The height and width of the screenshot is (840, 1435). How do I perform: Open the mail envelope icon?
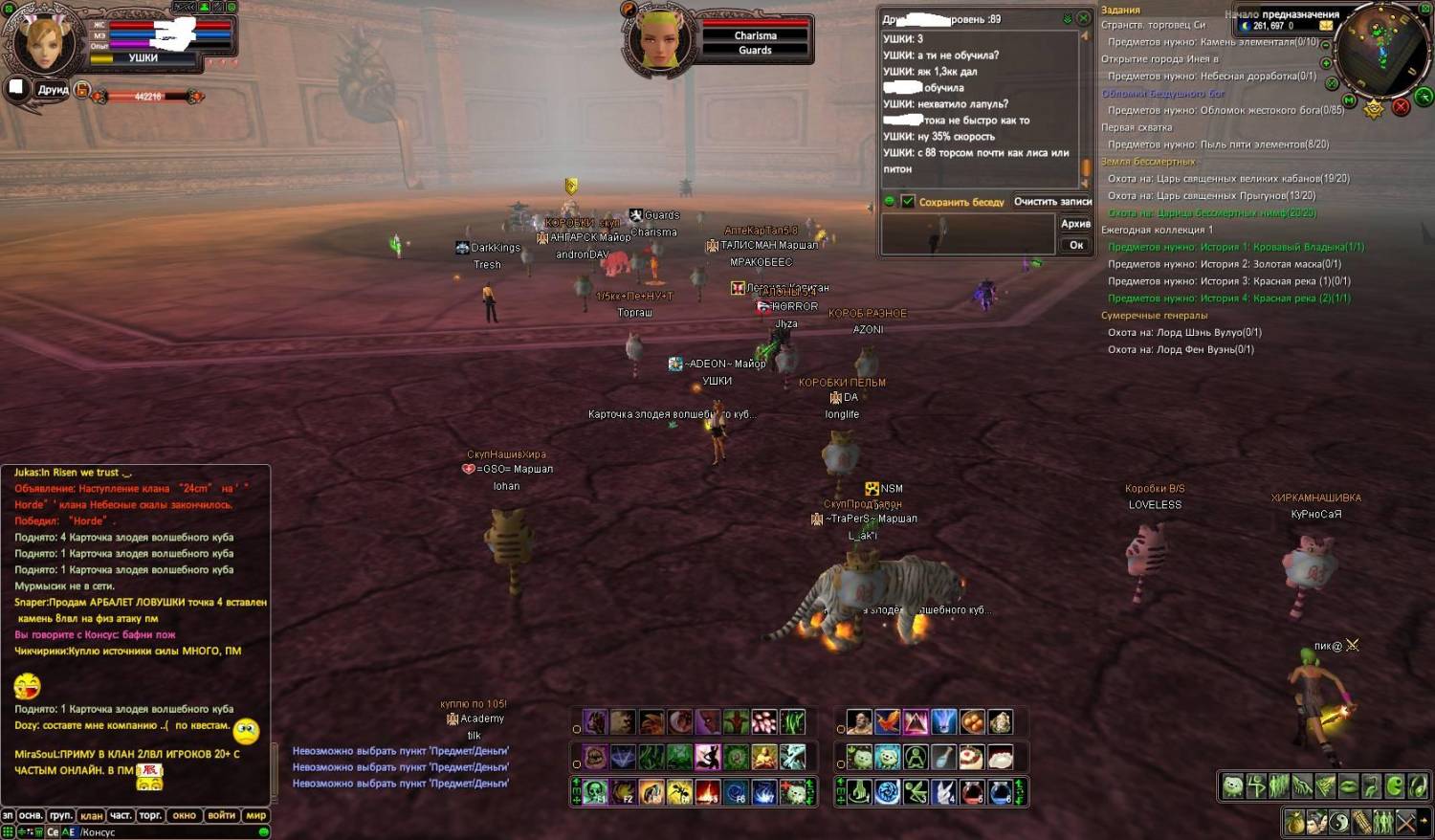(1326, 26)
